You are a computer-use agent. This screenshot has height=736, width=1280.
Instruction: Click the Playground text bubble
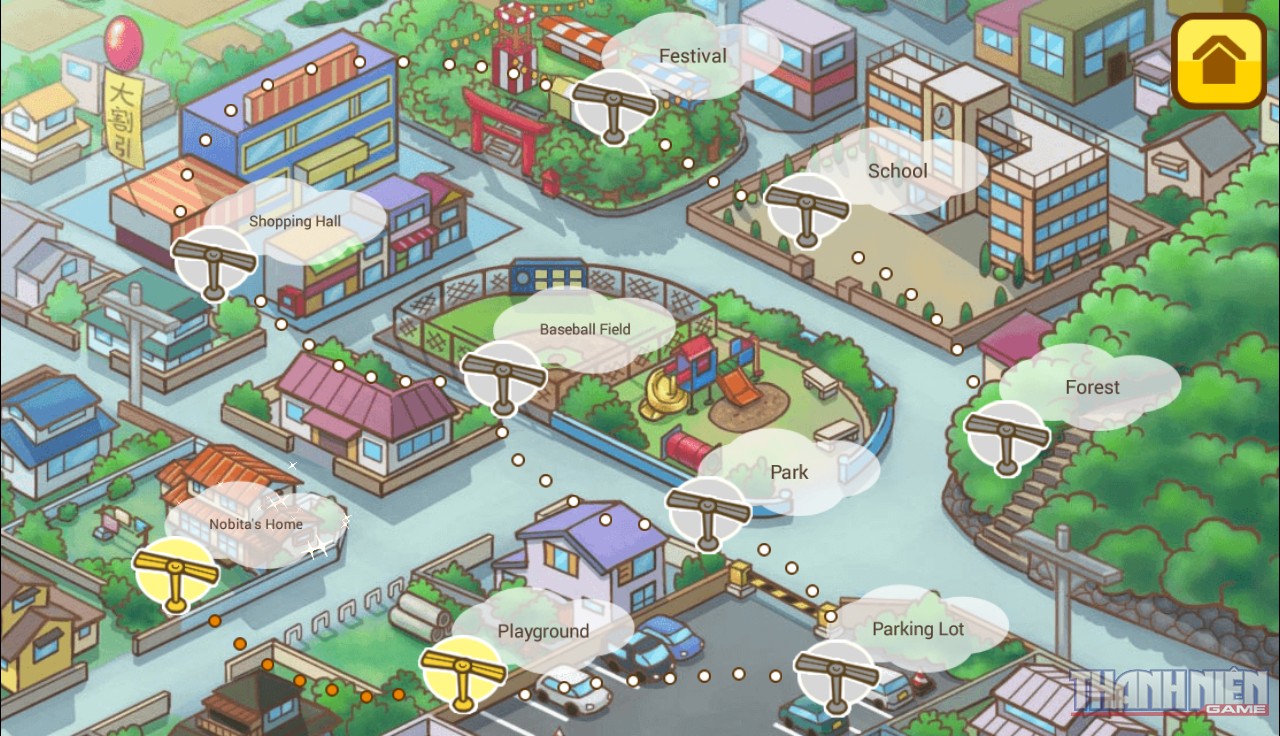544,631
